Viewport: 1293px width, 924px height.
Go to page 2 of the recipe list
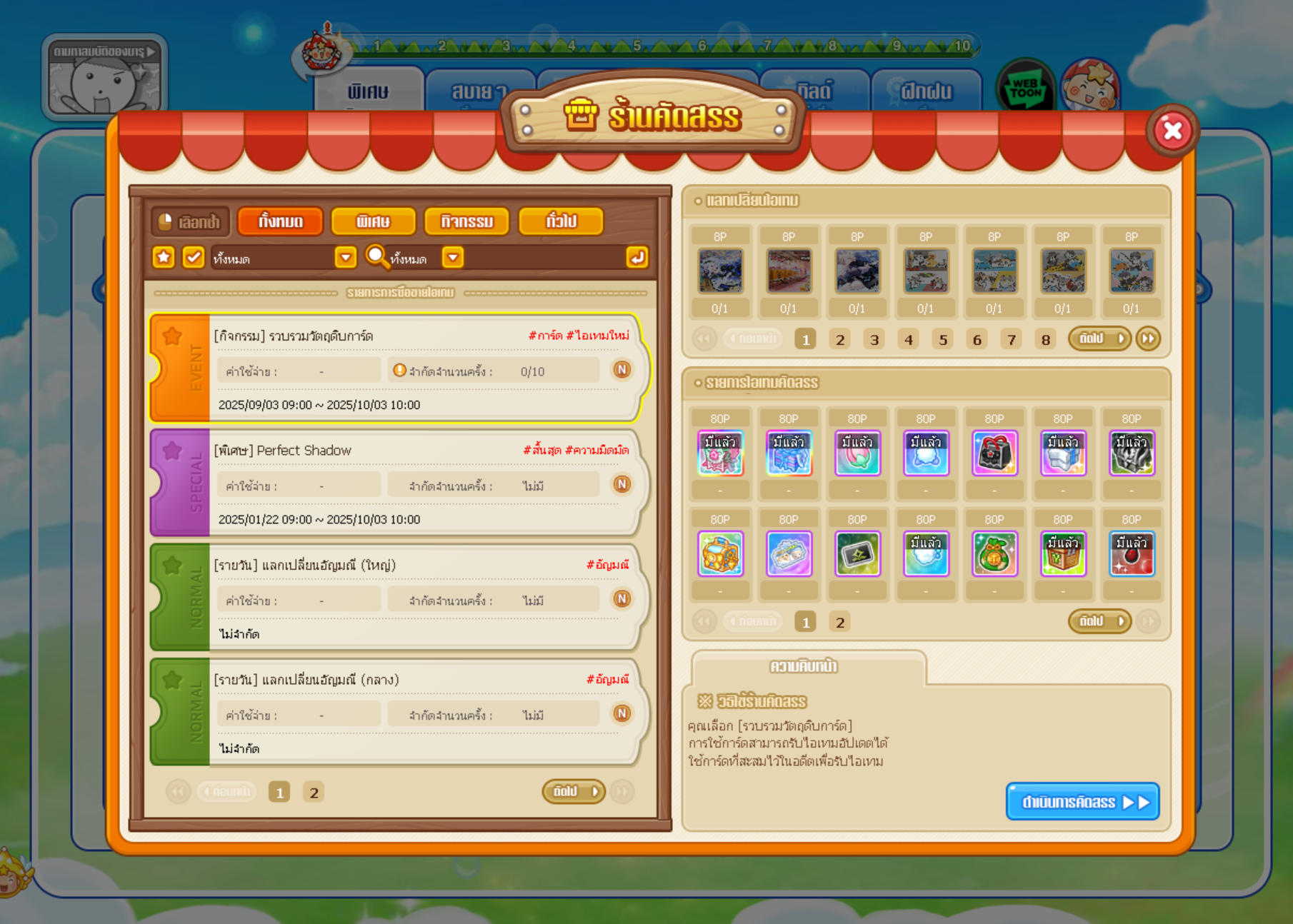coord(314,793)
